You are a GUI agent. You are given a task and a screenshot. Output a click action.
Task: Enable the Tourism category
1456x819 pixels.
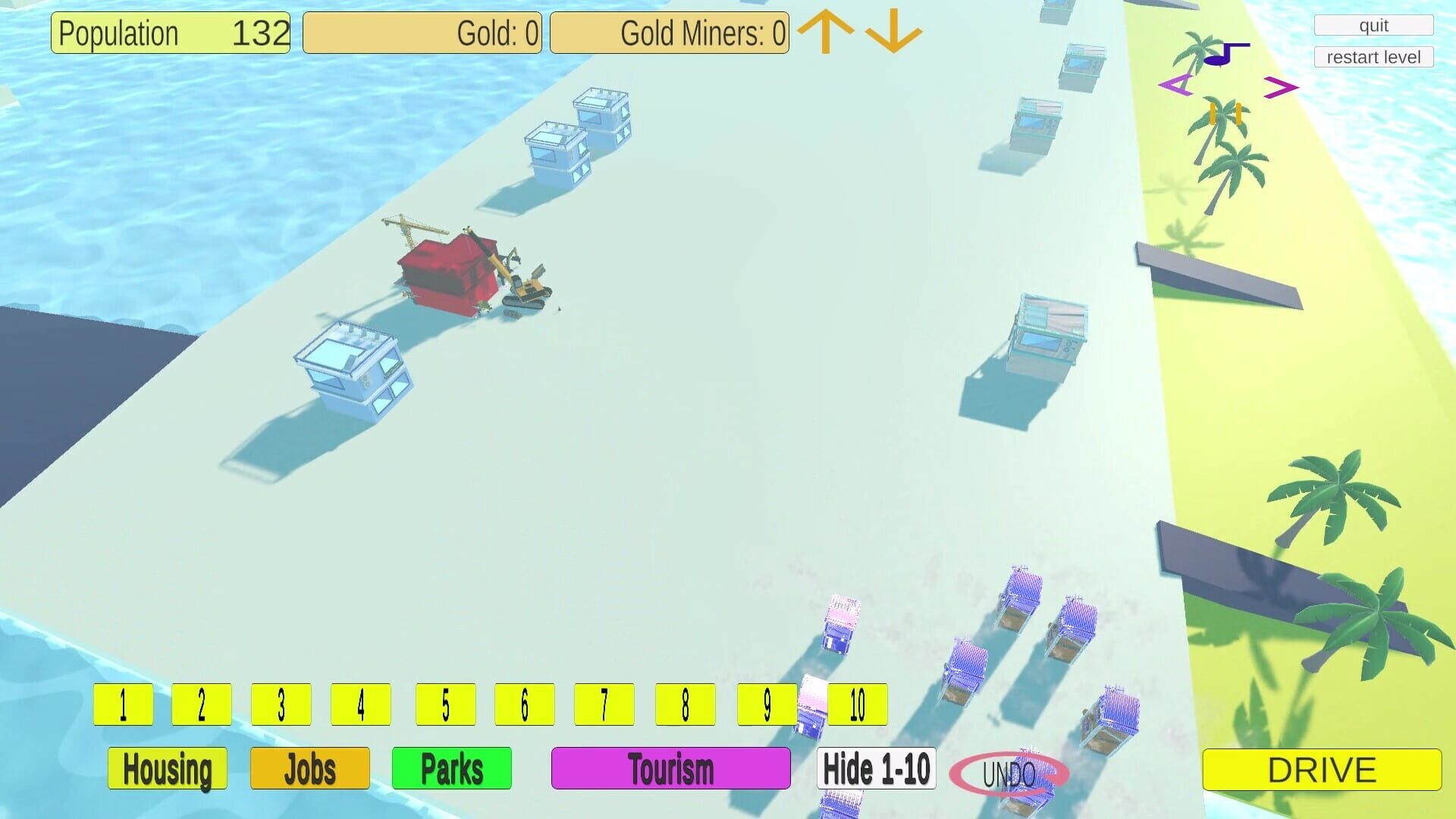670,768
